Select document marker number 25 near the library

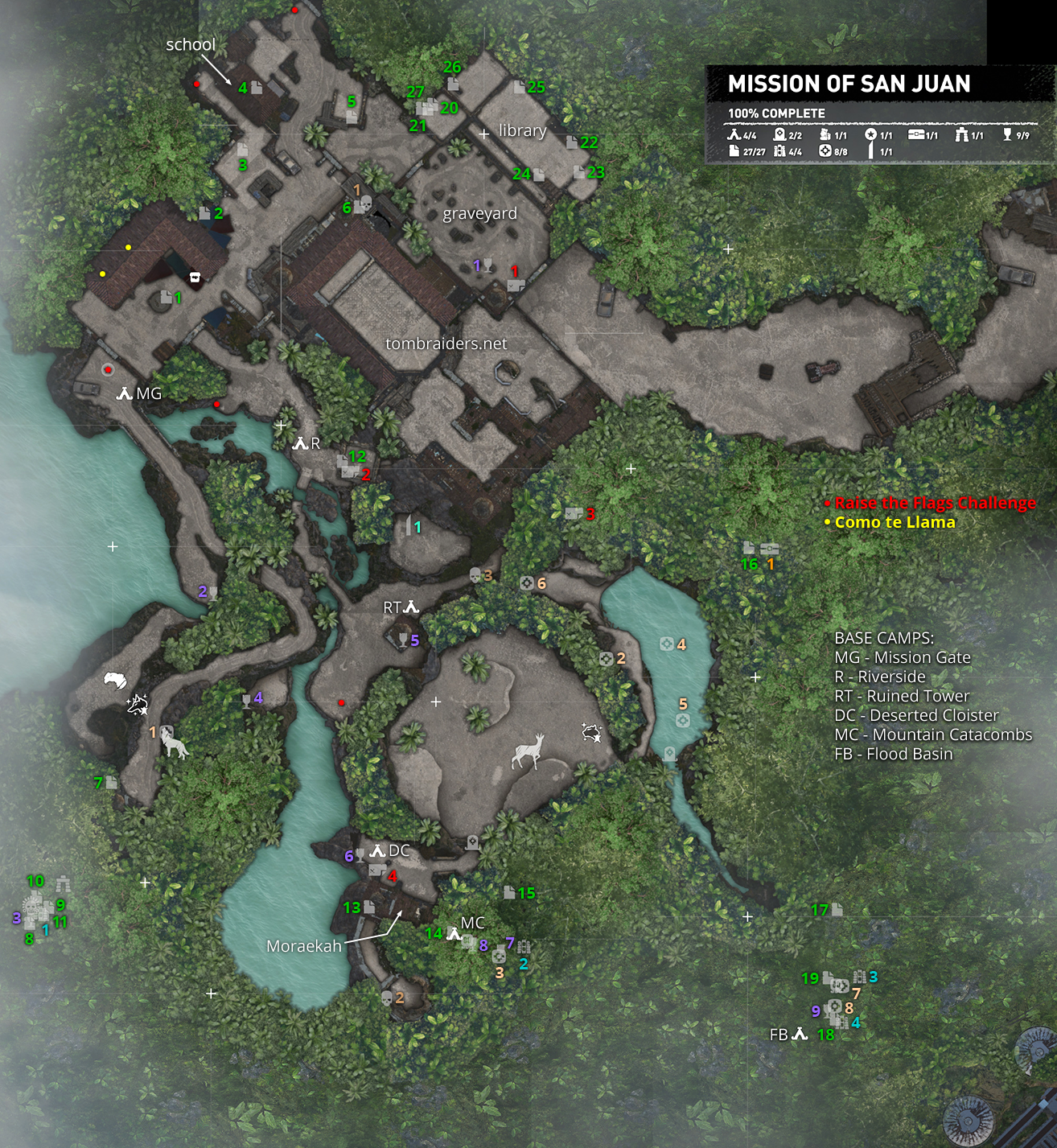tap(519, 87)
